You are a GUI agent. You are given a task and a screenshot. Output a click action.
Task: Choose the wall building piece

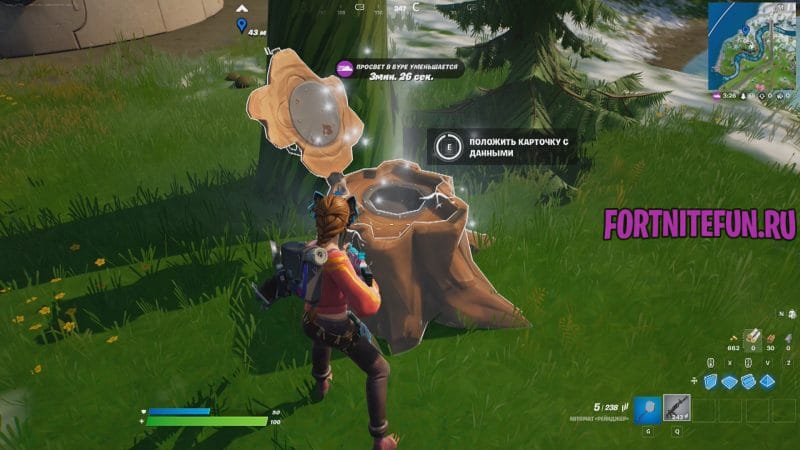click(712, 381)
